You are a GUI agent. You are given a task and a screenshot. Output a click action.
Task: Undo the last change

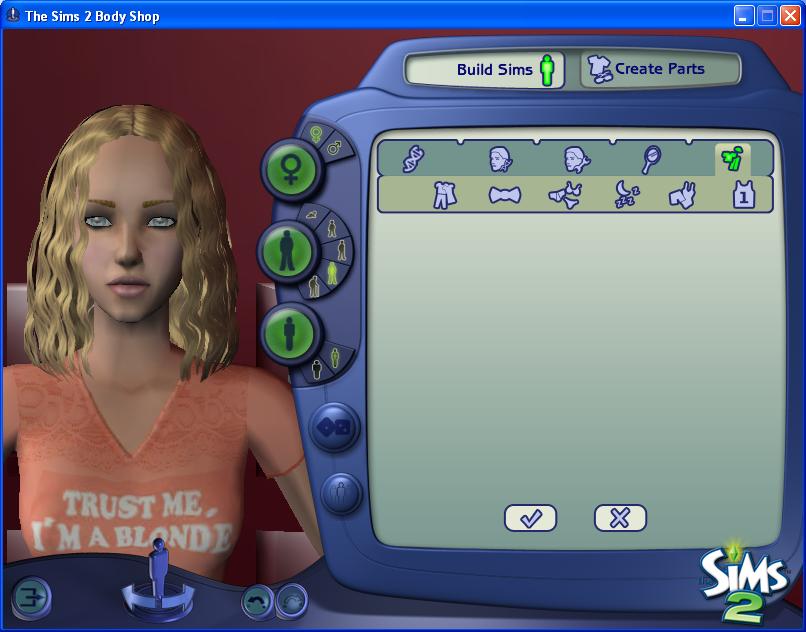(258, 601)
